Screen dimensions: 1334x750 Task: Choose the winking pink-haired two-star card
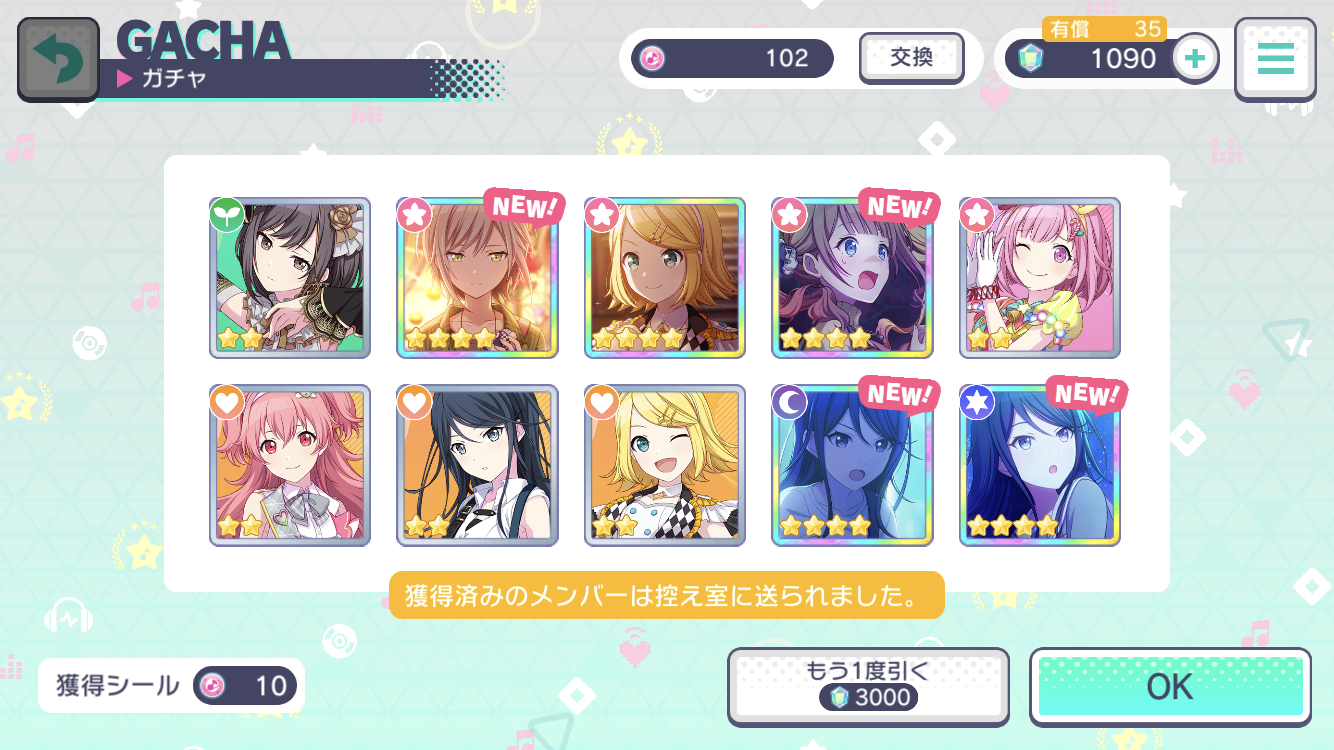tap(1040, 277)
